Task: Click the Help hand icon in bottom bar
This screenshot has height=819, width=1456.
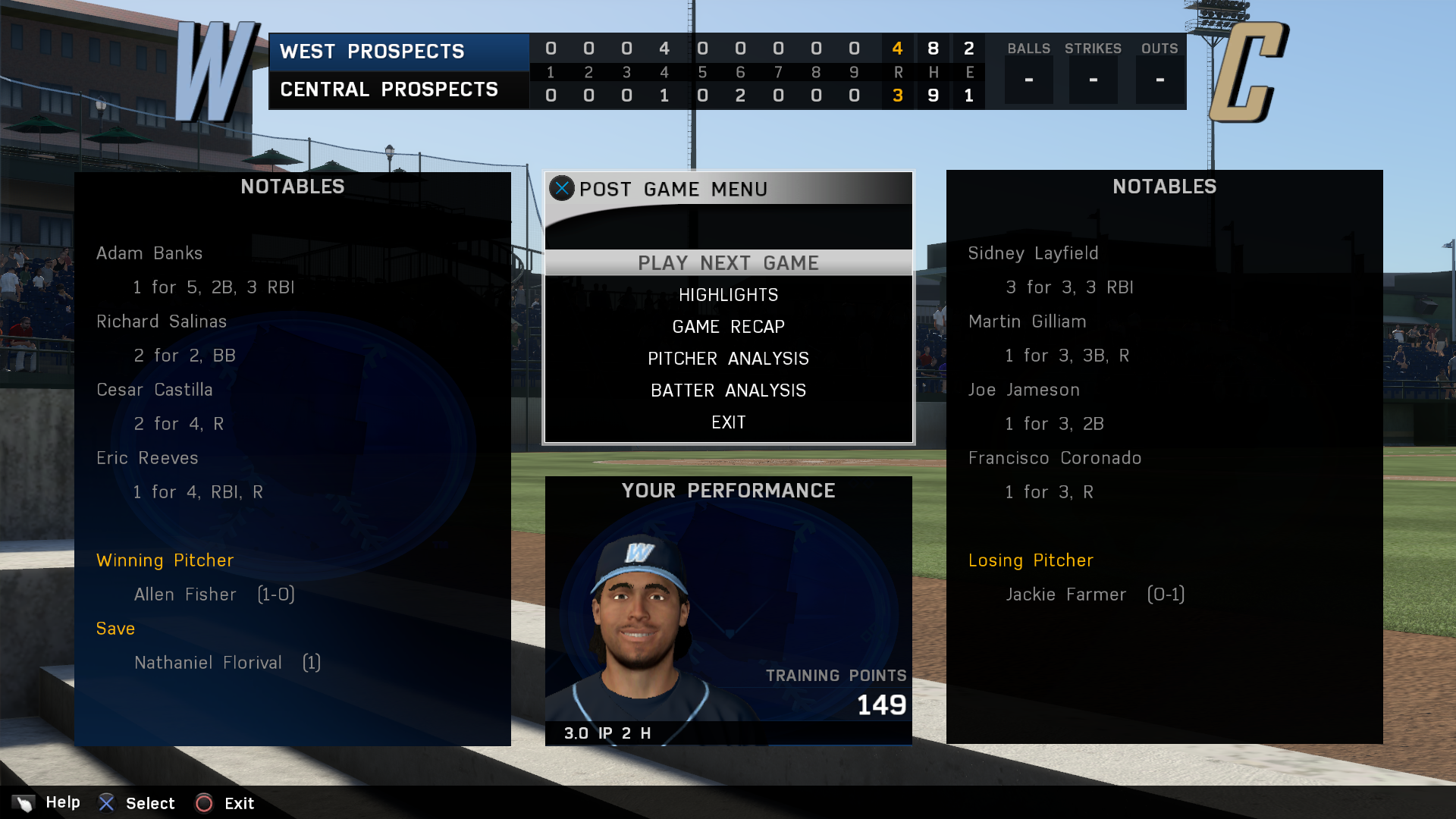Action: point(23,802)
